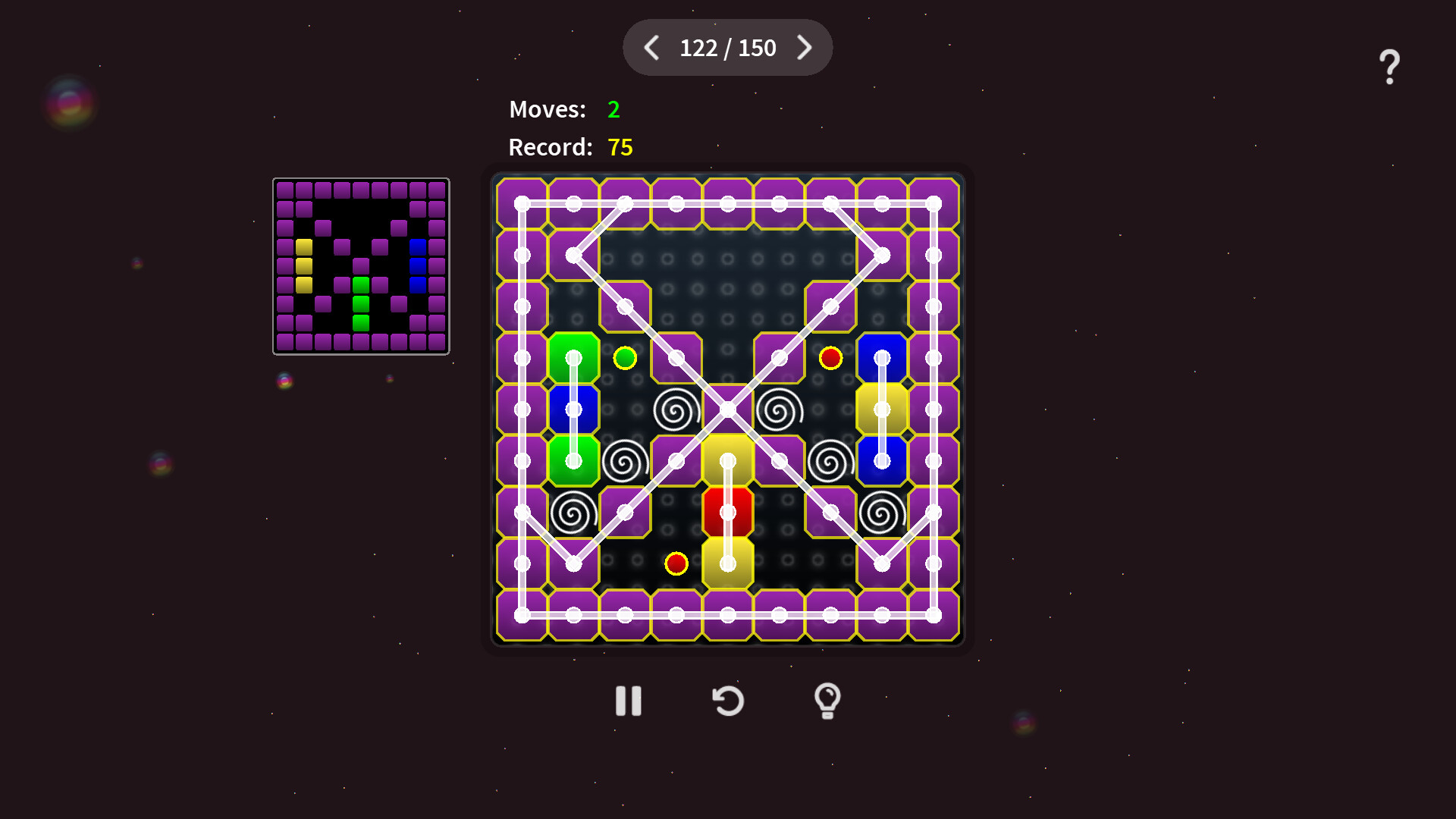This screenshot has width=1456, height=819.
Task: Open the level selector showing 122 / 150
Action: tap(728, 48)
